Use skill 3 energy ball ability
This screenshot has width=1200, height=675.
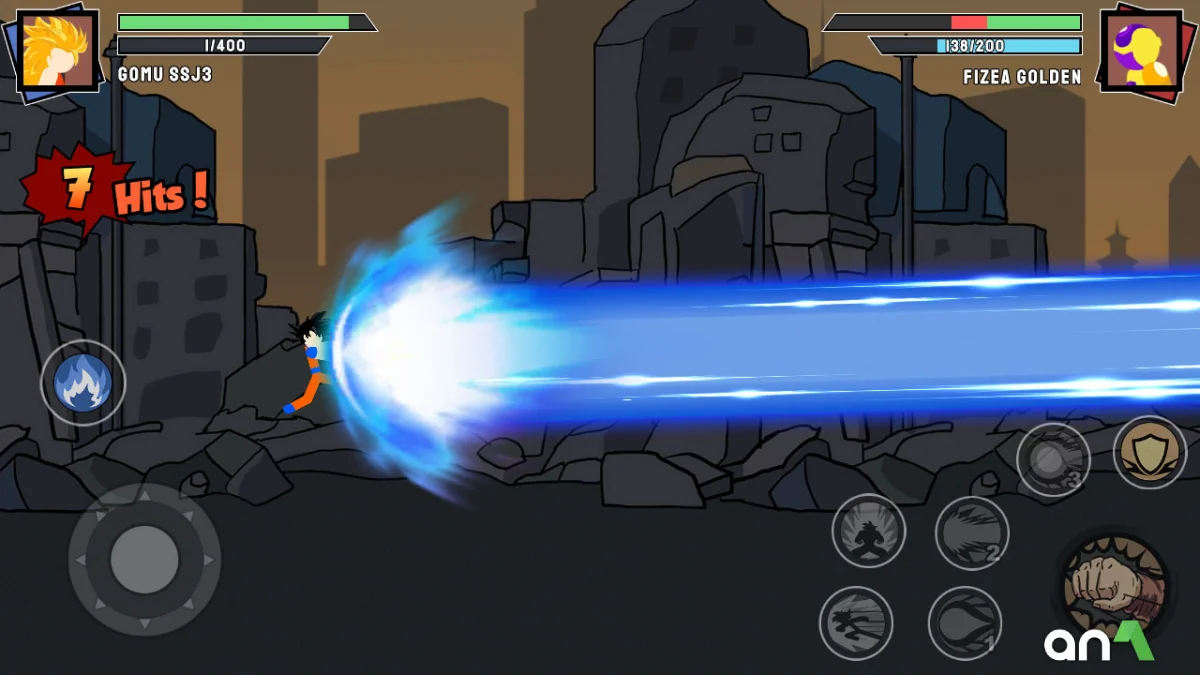pos(1053,460)
